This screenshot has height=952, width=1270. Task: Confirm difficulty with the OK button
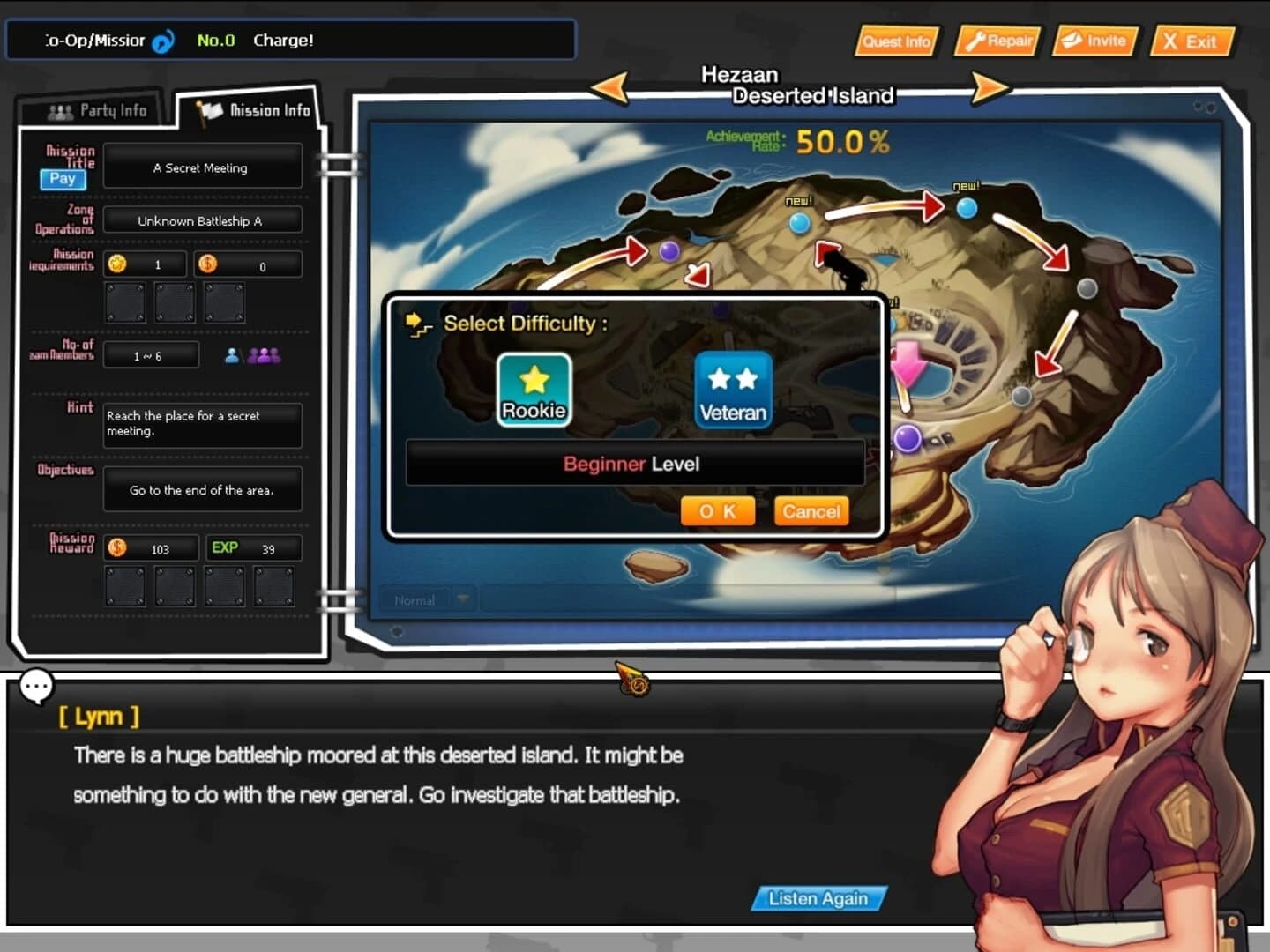pyautogui.click(x=717, y=511)
